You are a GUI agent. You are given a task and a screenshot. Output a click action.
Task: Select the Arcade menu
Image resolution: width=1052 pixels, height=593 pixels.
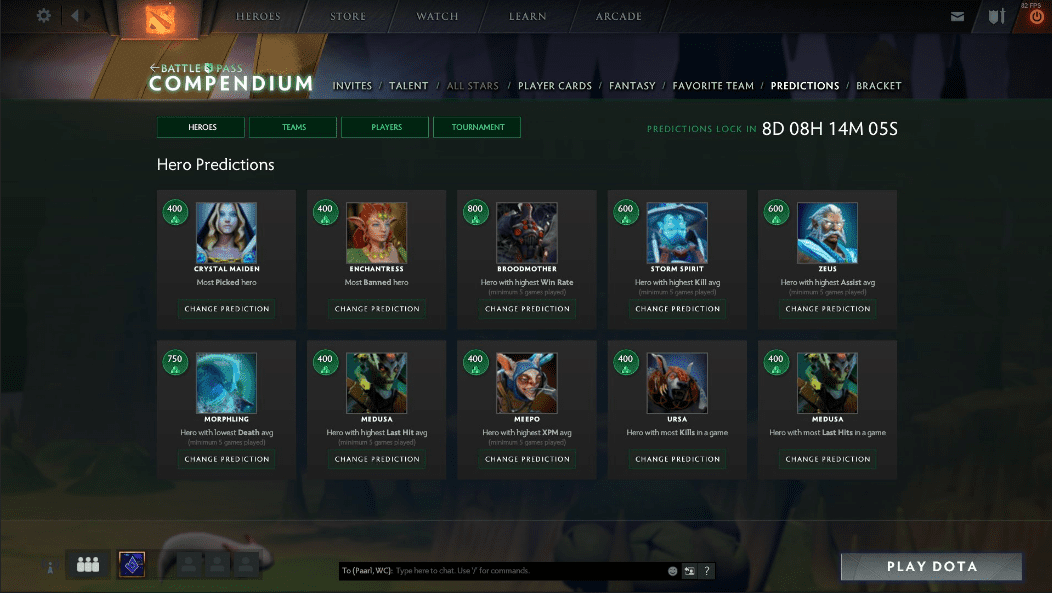click(619, 16)
